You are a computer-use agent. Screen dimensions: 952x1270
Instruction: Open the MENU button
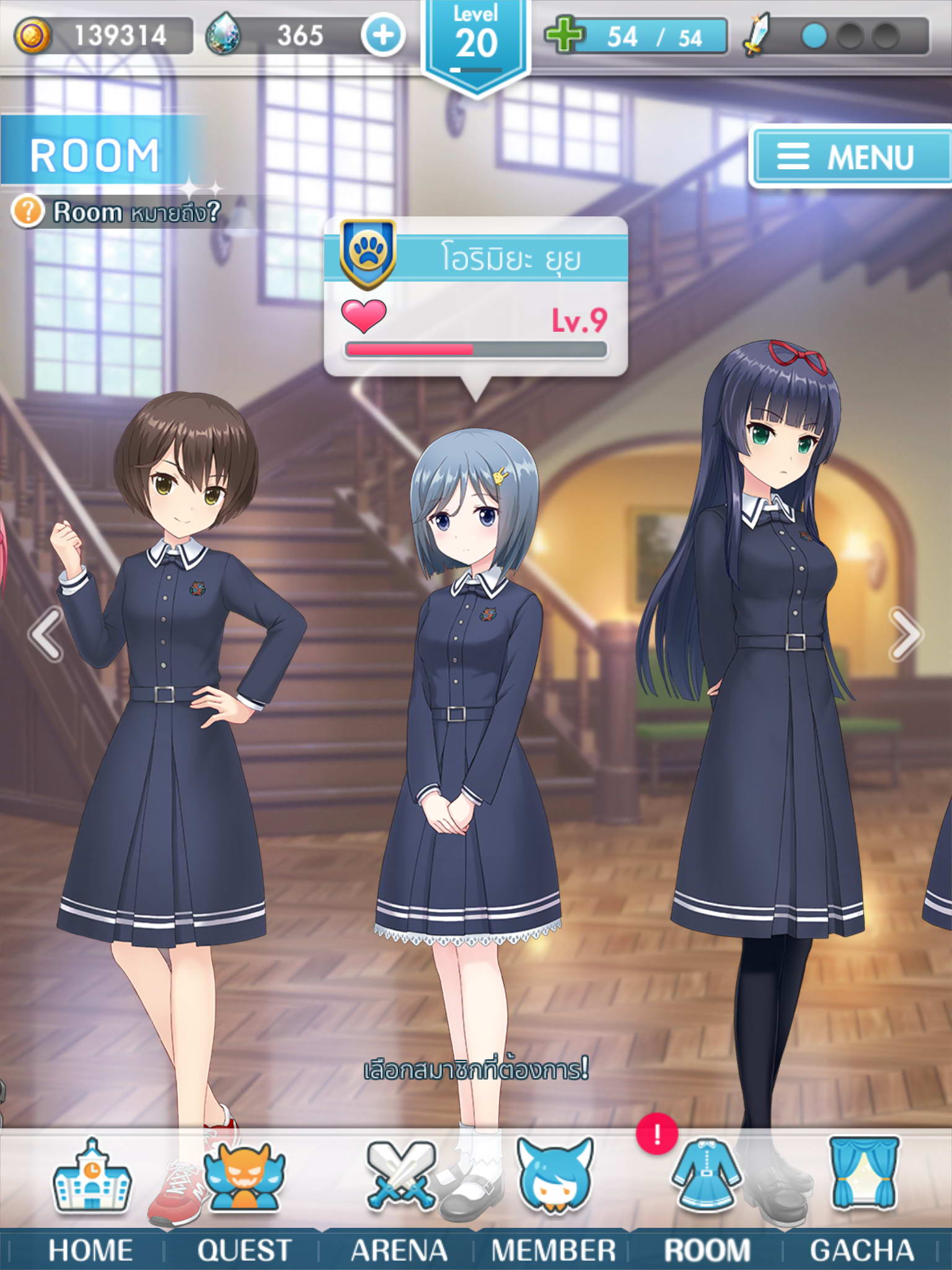pos(849,156)
